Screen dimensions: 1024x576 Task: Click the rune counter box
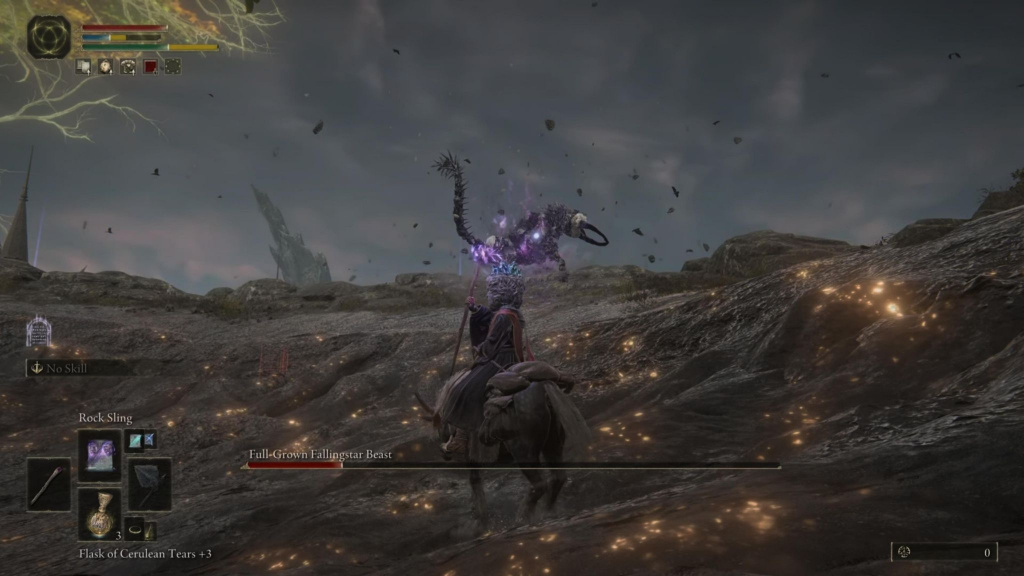point(944,552)
